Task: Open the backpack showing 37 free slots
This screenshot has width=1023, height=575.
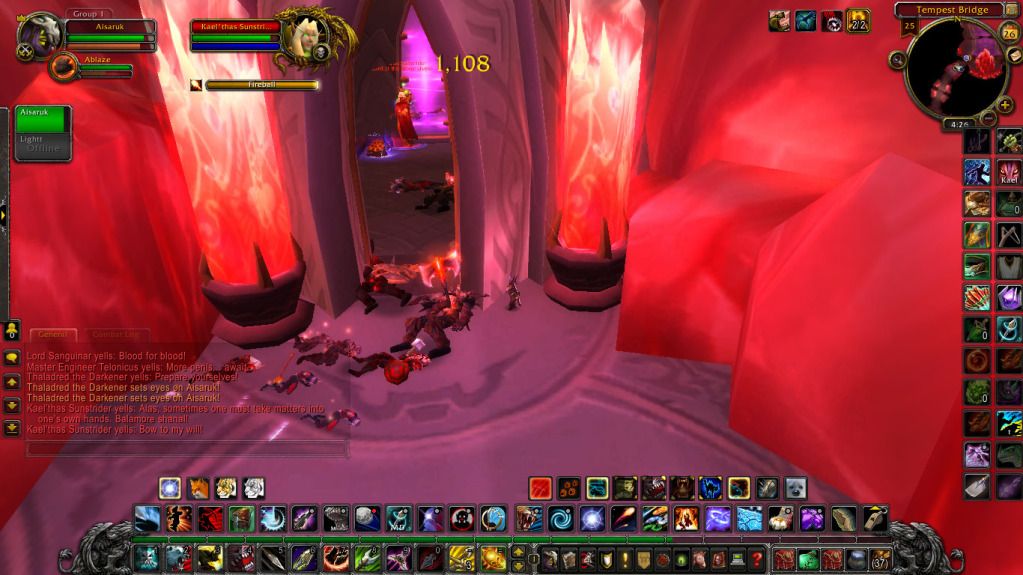Action: pos(880,559)
